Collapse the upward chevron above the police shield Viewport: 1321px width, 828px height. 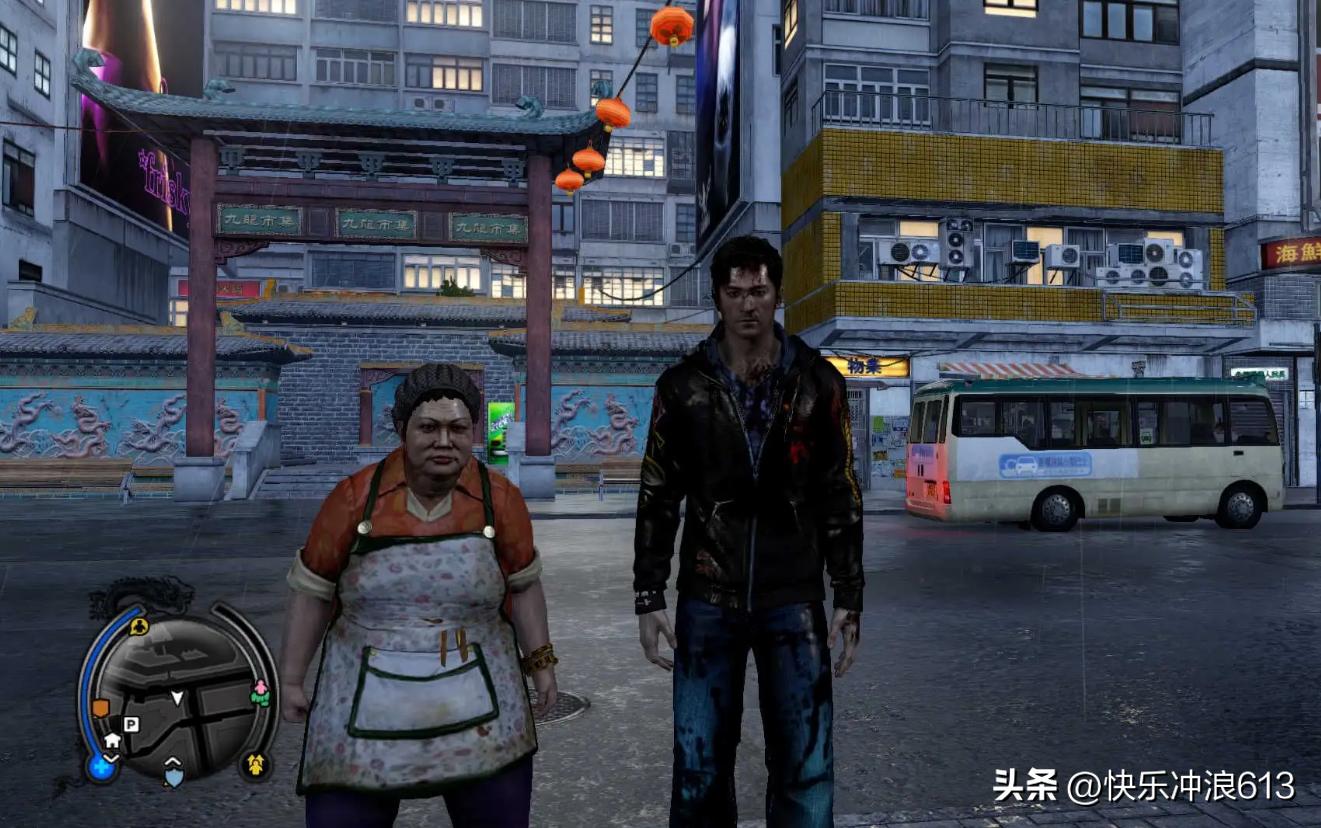pyautogui.click(x=172, y=761)
